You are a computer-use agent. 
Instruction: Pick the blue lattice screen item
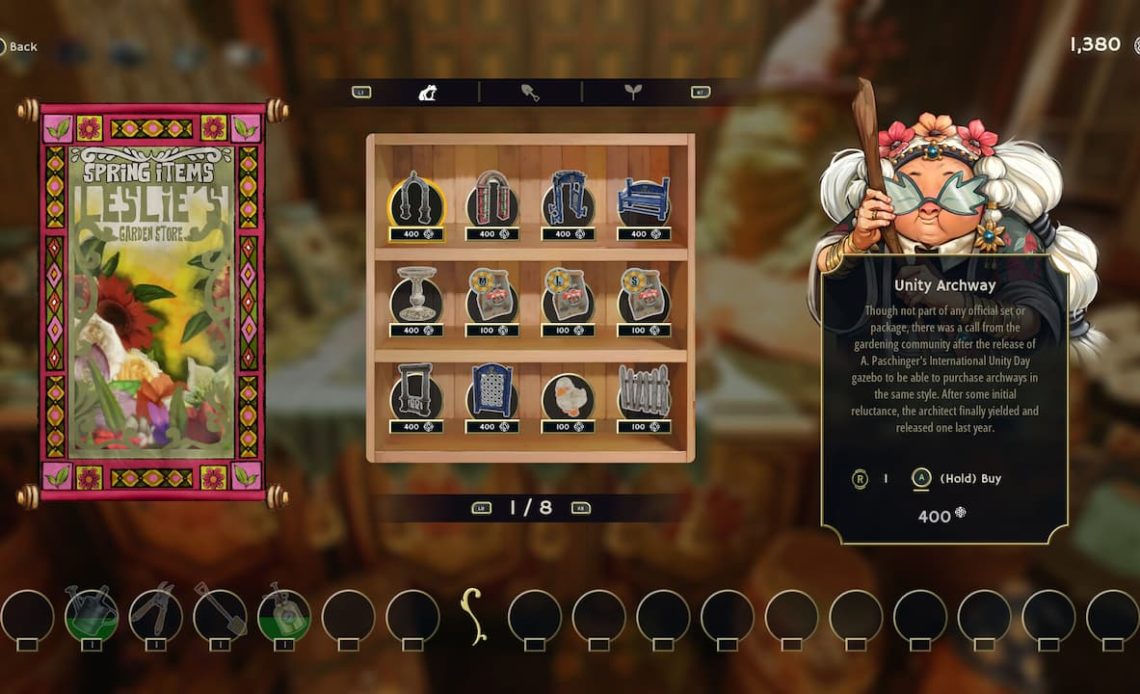(x=492, y=393)
